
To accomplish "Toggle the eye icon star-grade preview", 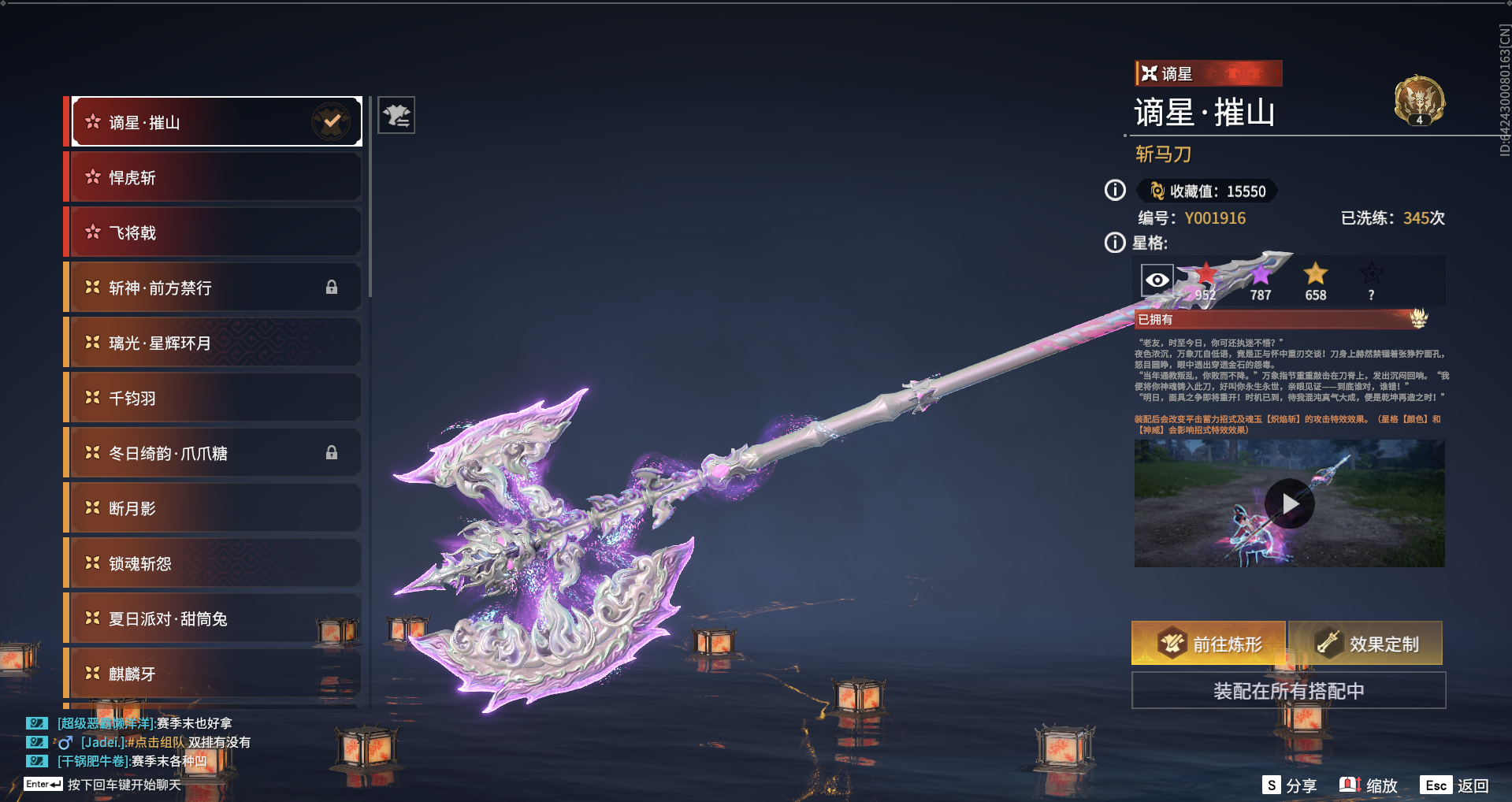I will [1157, 280].
